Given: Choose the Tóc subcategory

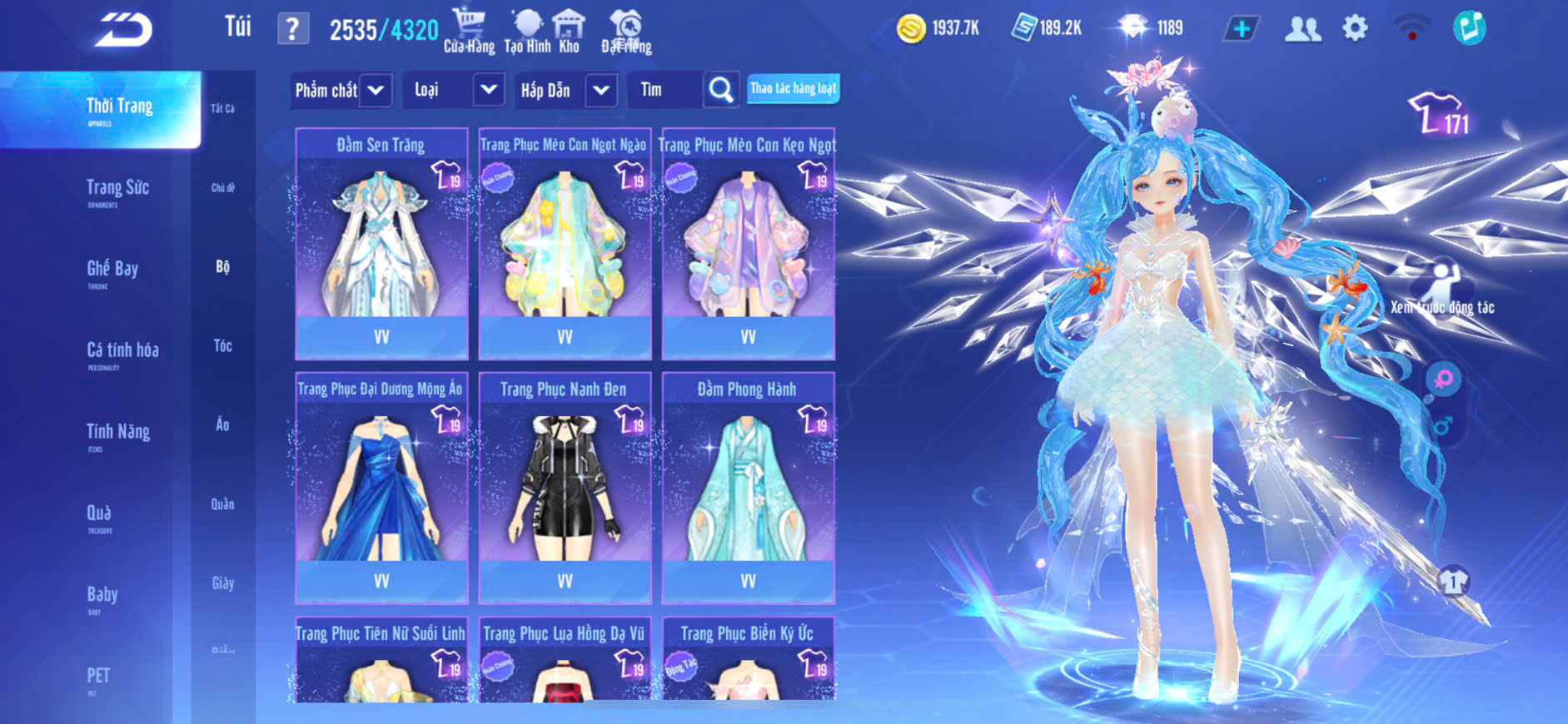Looking at the screenshot, I should click(x=222, y=345).
